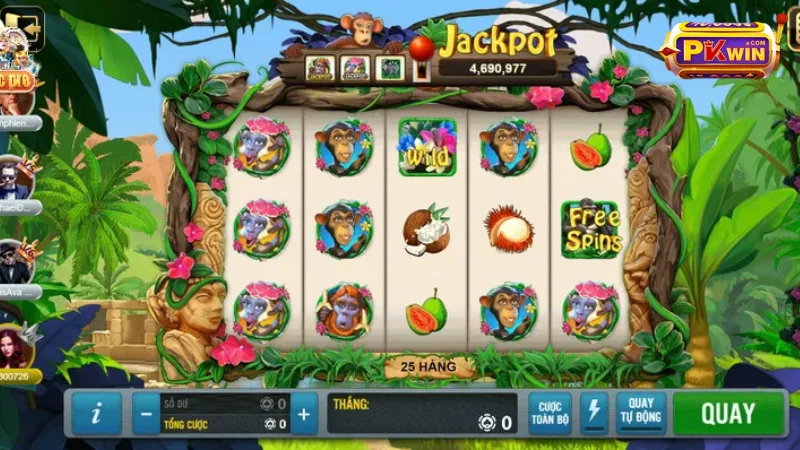Click the 25 HÀNG paylines sign
800x450 pixels.
point(428,367)
